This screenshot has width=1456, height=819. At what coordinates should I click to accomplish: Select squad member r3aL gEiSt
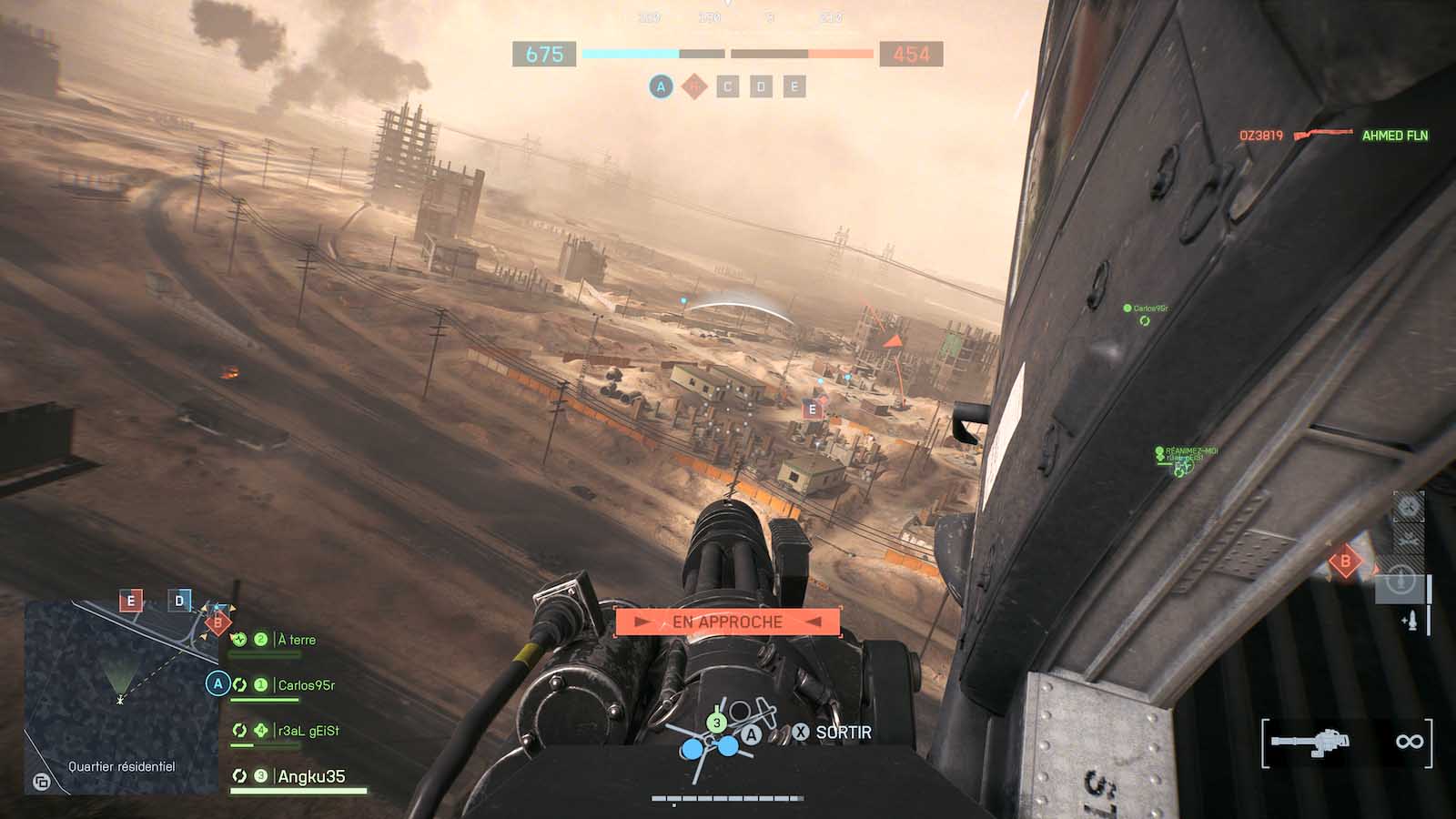pyautogui.click(x=308, y=731)
